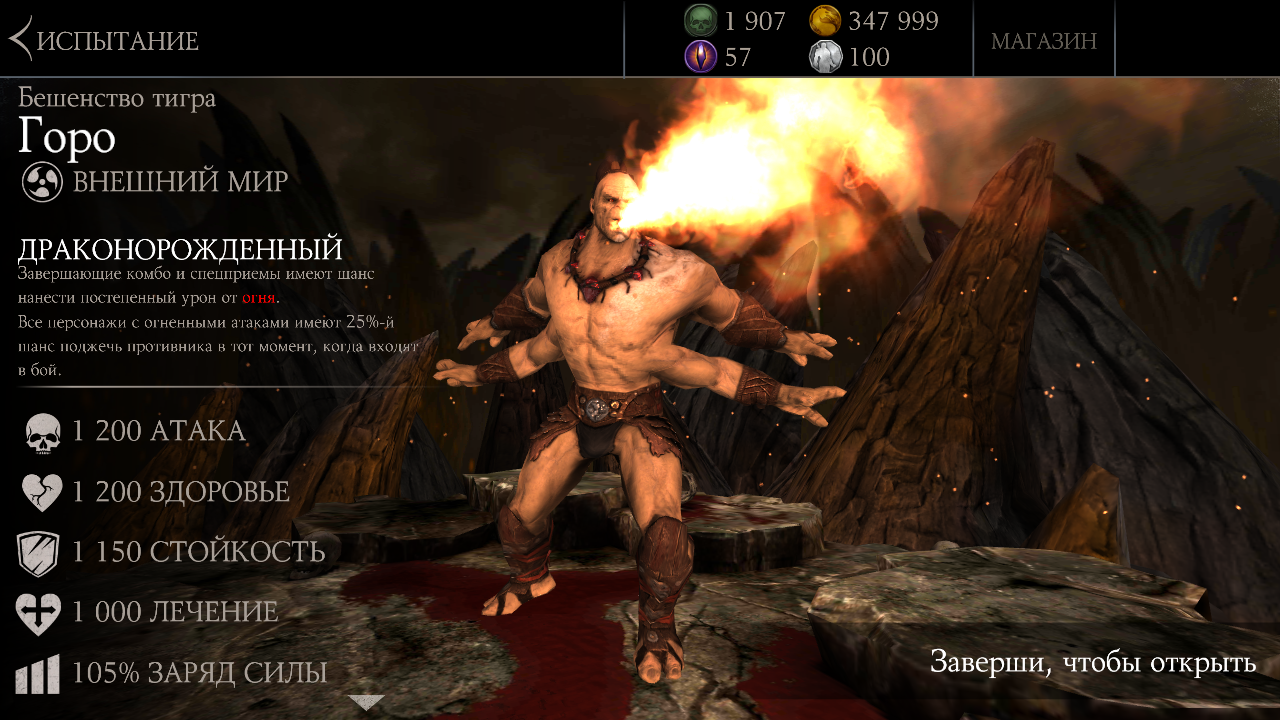1280x720 pixels.
Task: Expand stats with the down arrow
Action: pos(366,702)
